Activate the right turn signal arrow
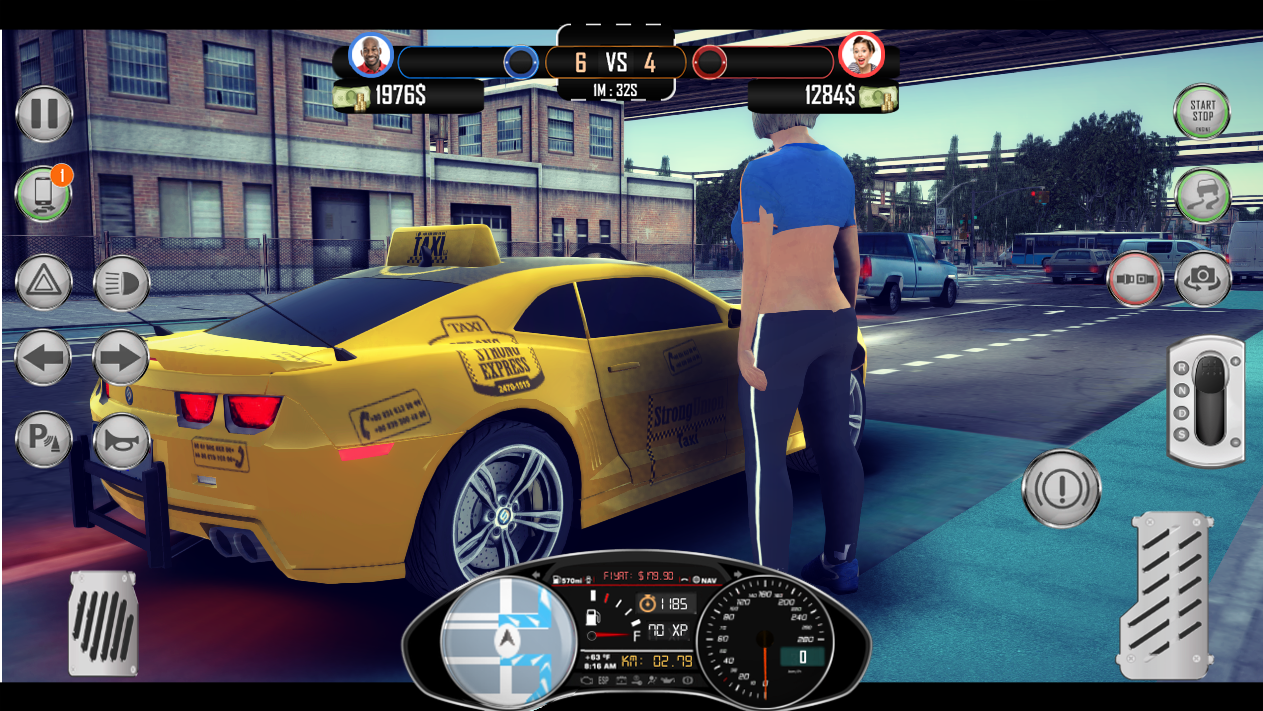This screenshot has width=1263, height=711. 122,358
